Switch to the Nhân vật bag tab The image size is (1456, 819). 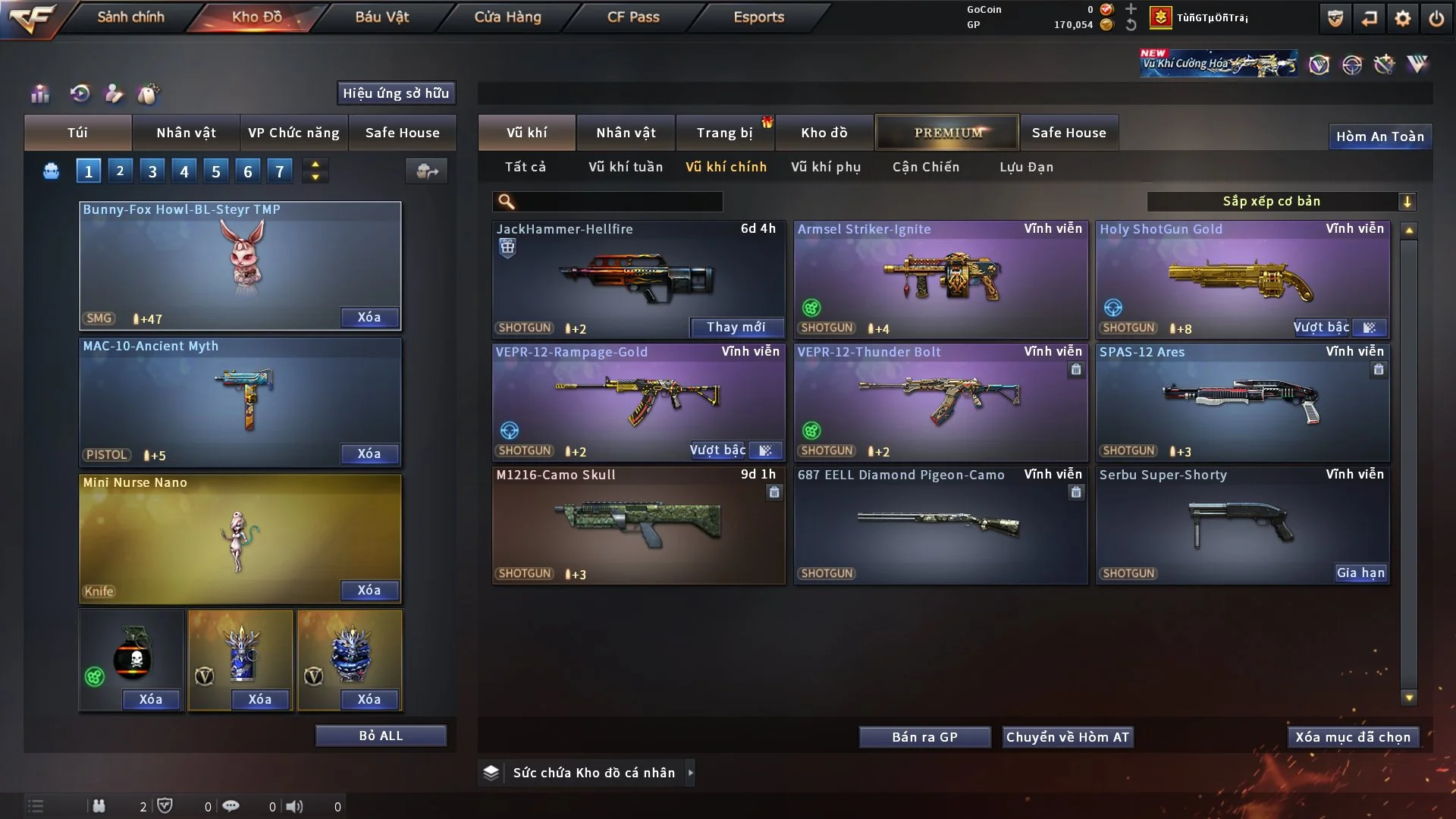(186, 133)
